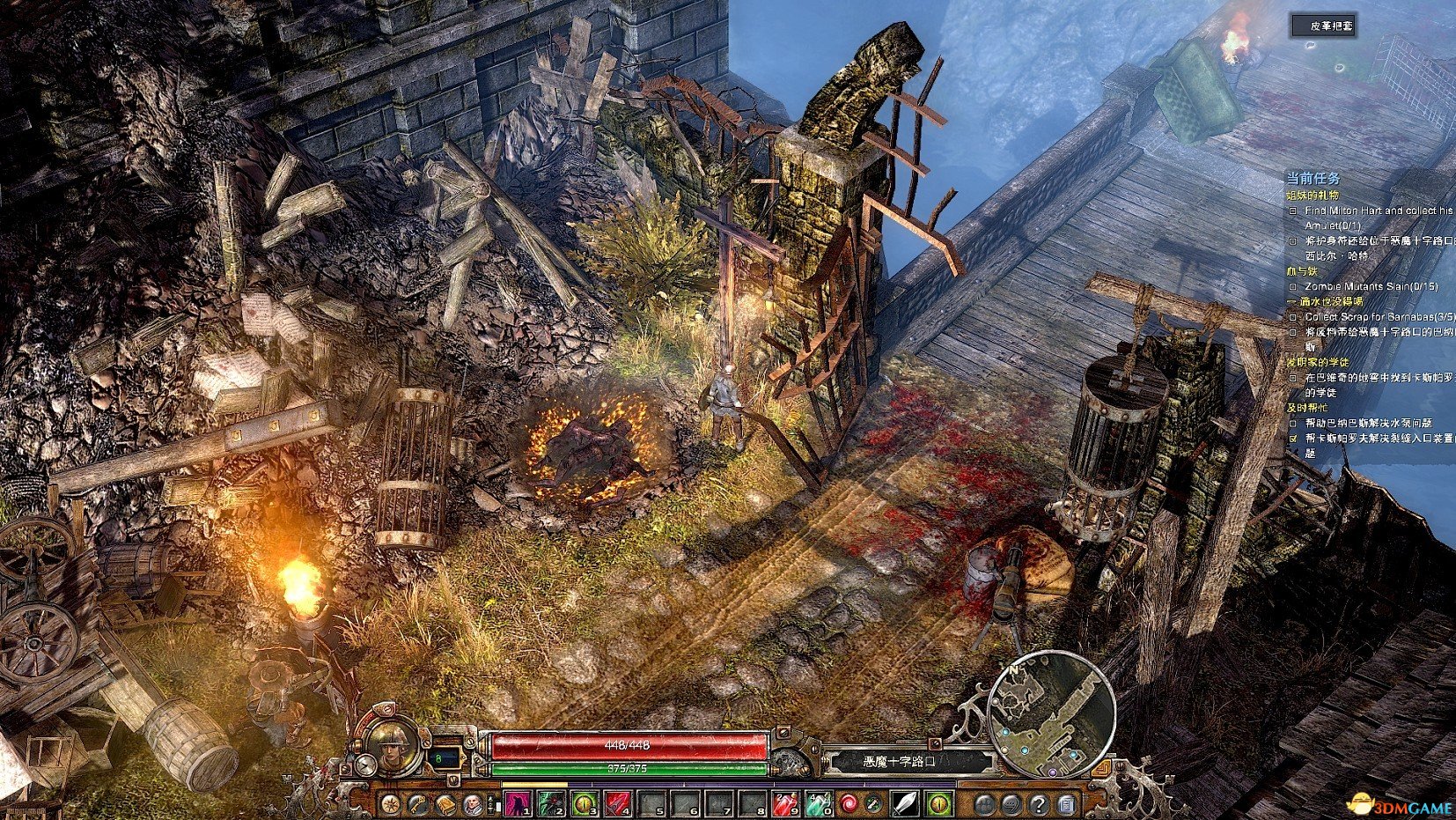Click the key icon button

point(417,804)
